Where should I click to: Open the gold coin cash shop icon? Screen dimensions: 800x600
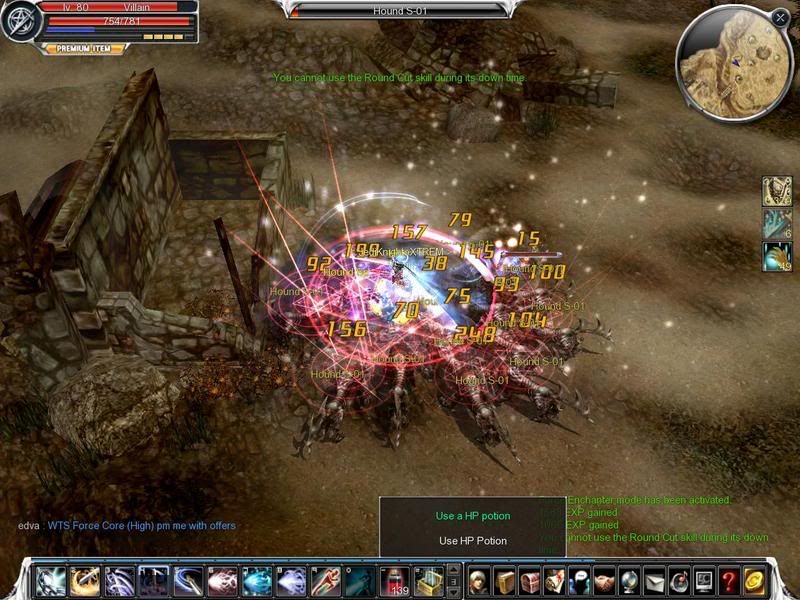click(755, 580)
